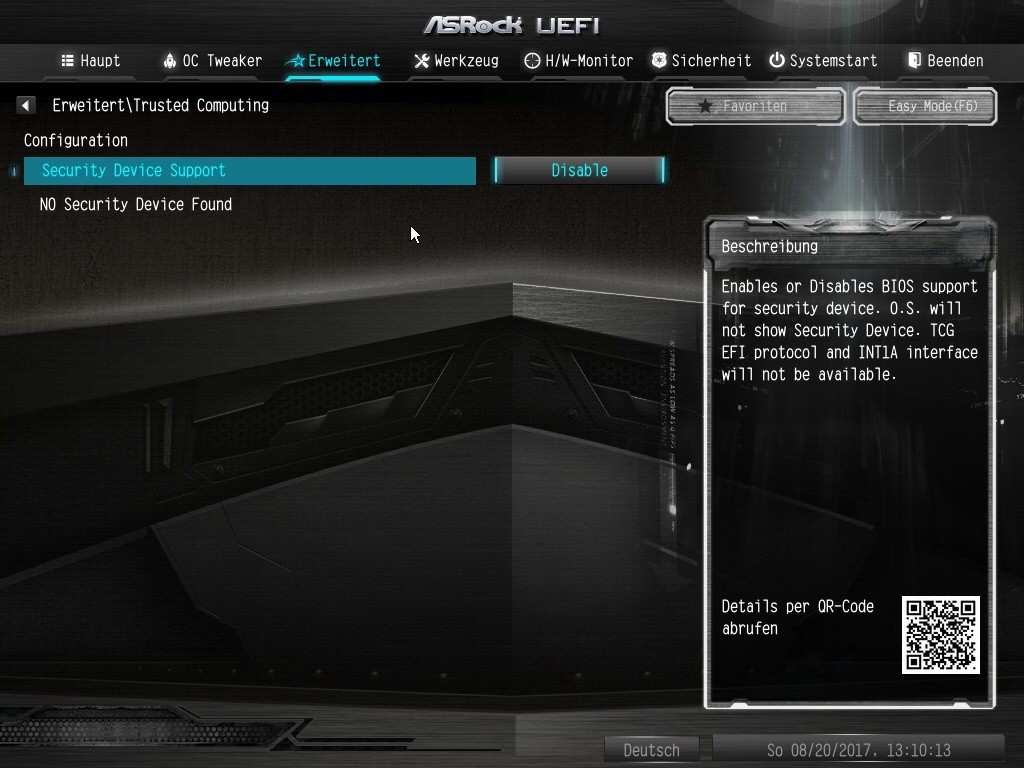Click the back arrow beside Trusted Computing
Viewport: 1024px width, 768px height.
pyautogui.click(x=26, y=105)
